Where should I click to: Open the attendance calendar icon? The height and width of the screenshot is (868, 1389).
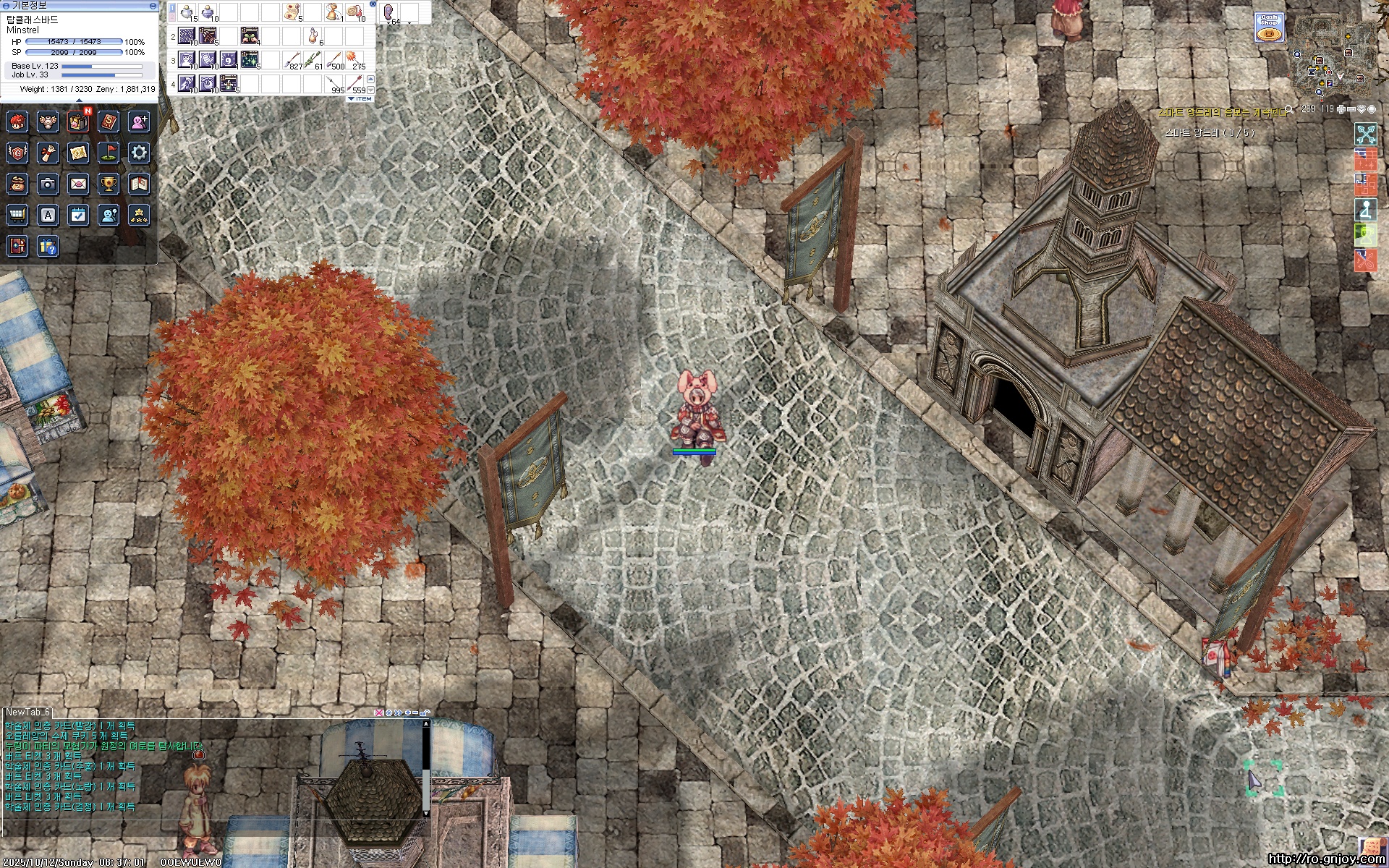[78, 215]
